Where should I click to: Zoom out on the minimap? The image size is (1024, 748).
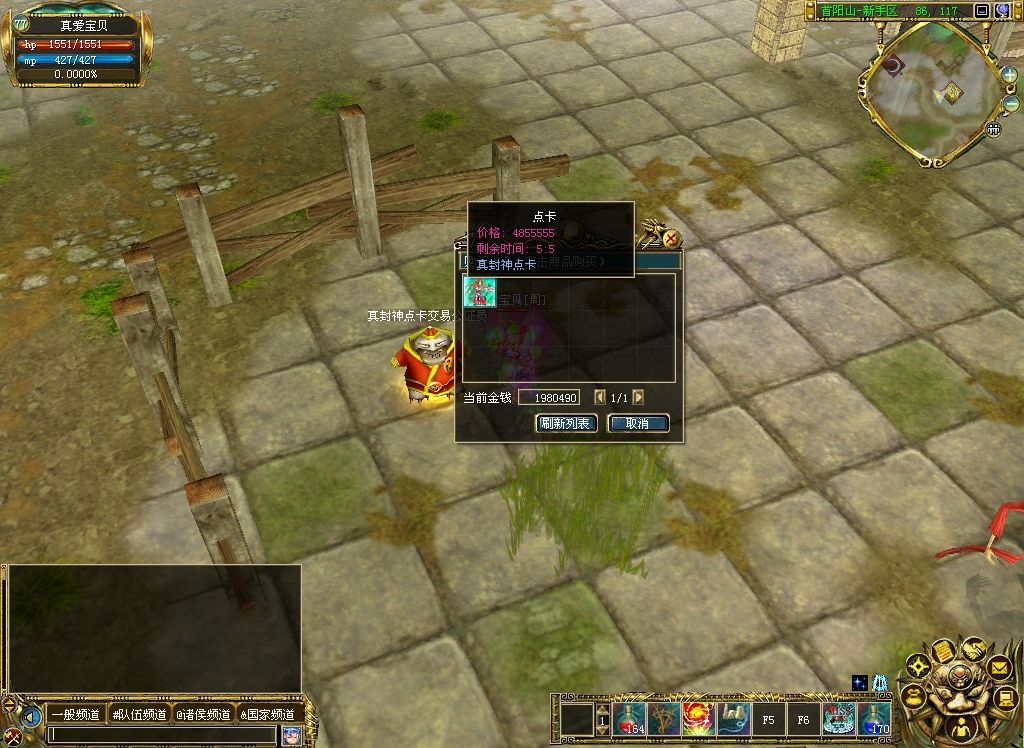coord(1009,103)
